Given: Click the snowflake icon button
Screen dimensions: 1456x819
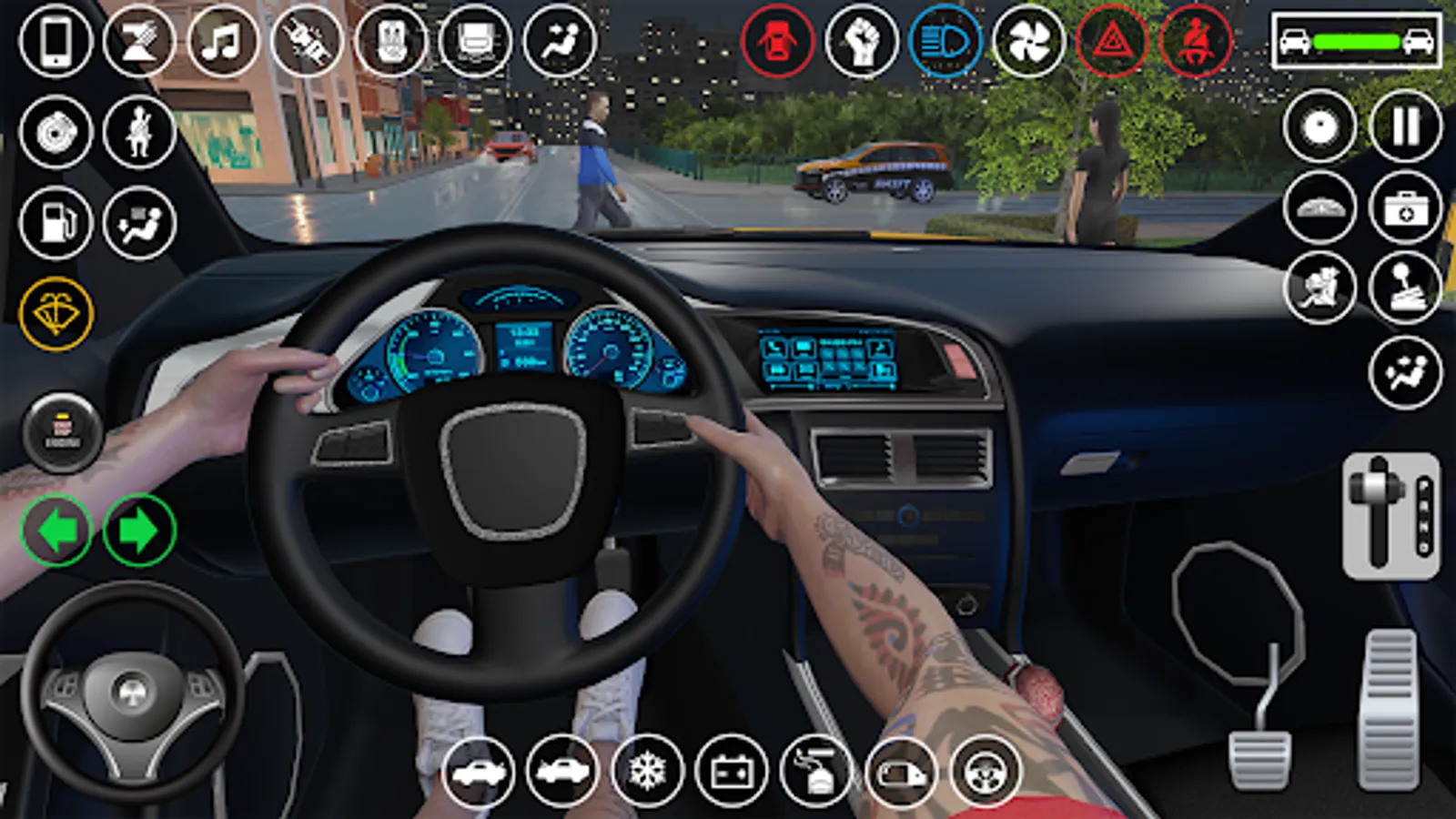Looking at the screenshot, I should tap(647, 772).
